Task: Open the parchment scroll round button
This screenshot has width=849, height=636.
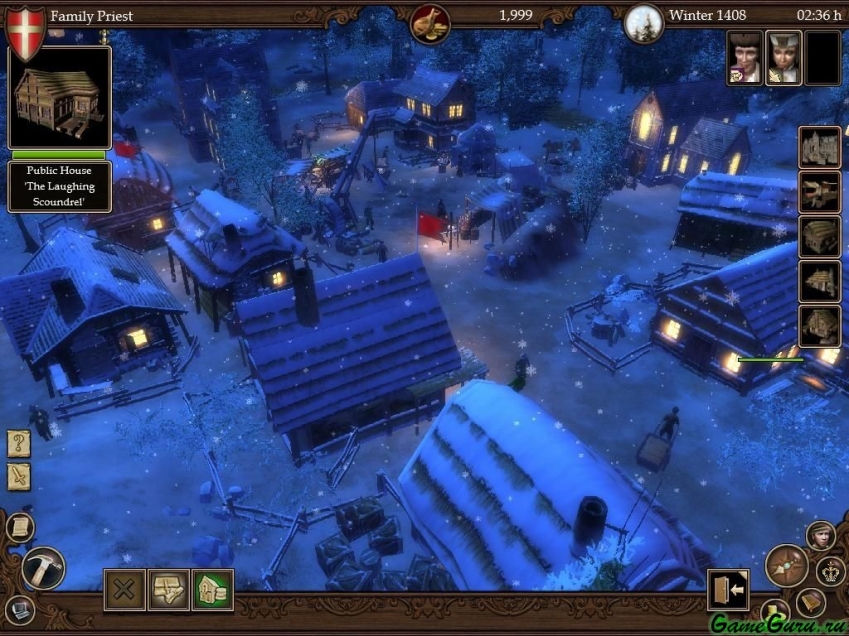Action: pos(19,527)
